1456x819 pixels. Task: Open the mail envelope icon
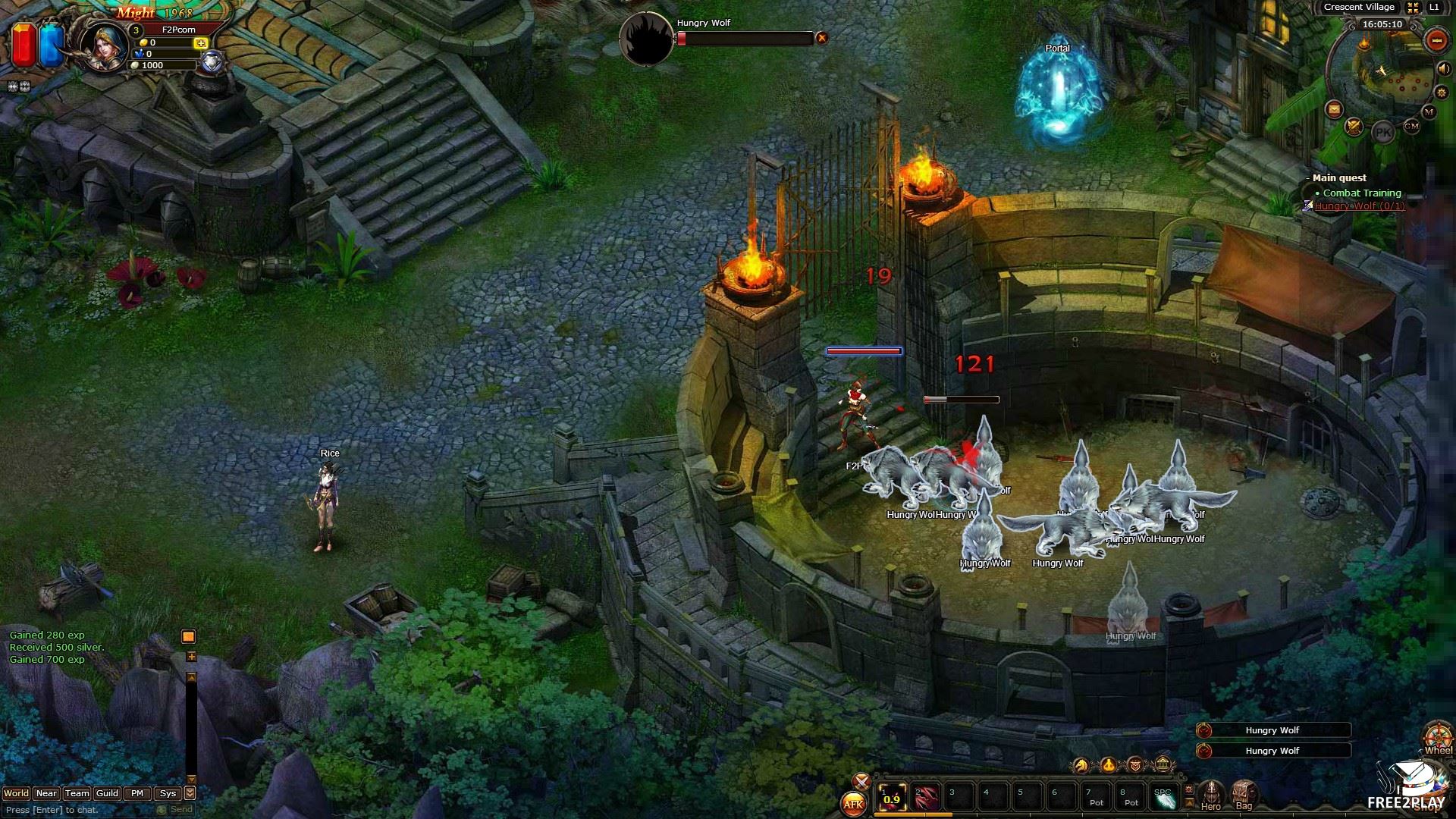click(x=1334, y=110)
